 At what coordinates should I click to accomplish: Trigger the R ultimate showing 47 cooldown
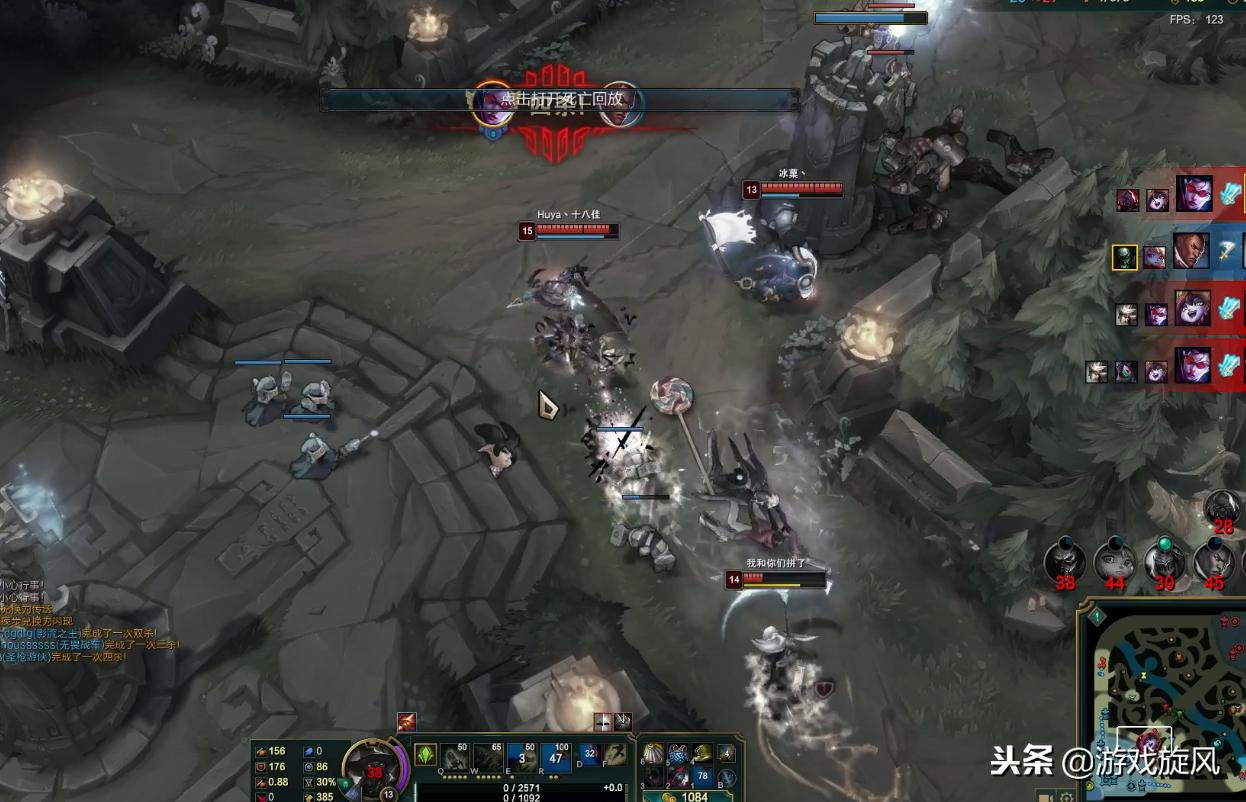pyautogui.click(x=556, y=757)
